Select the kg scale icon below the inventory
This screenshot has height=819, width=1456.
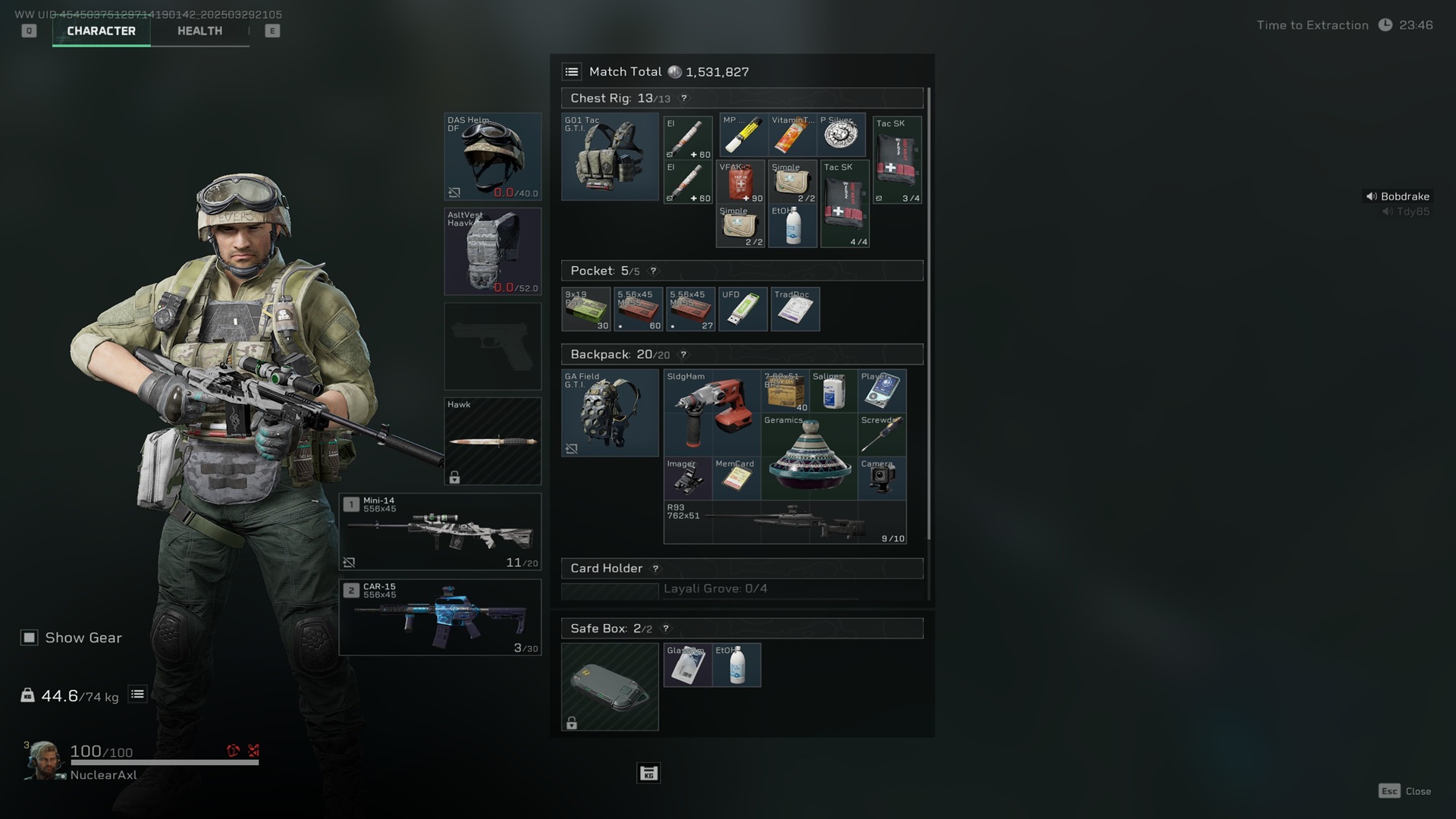pyautogui.click(x=648, y=773)
